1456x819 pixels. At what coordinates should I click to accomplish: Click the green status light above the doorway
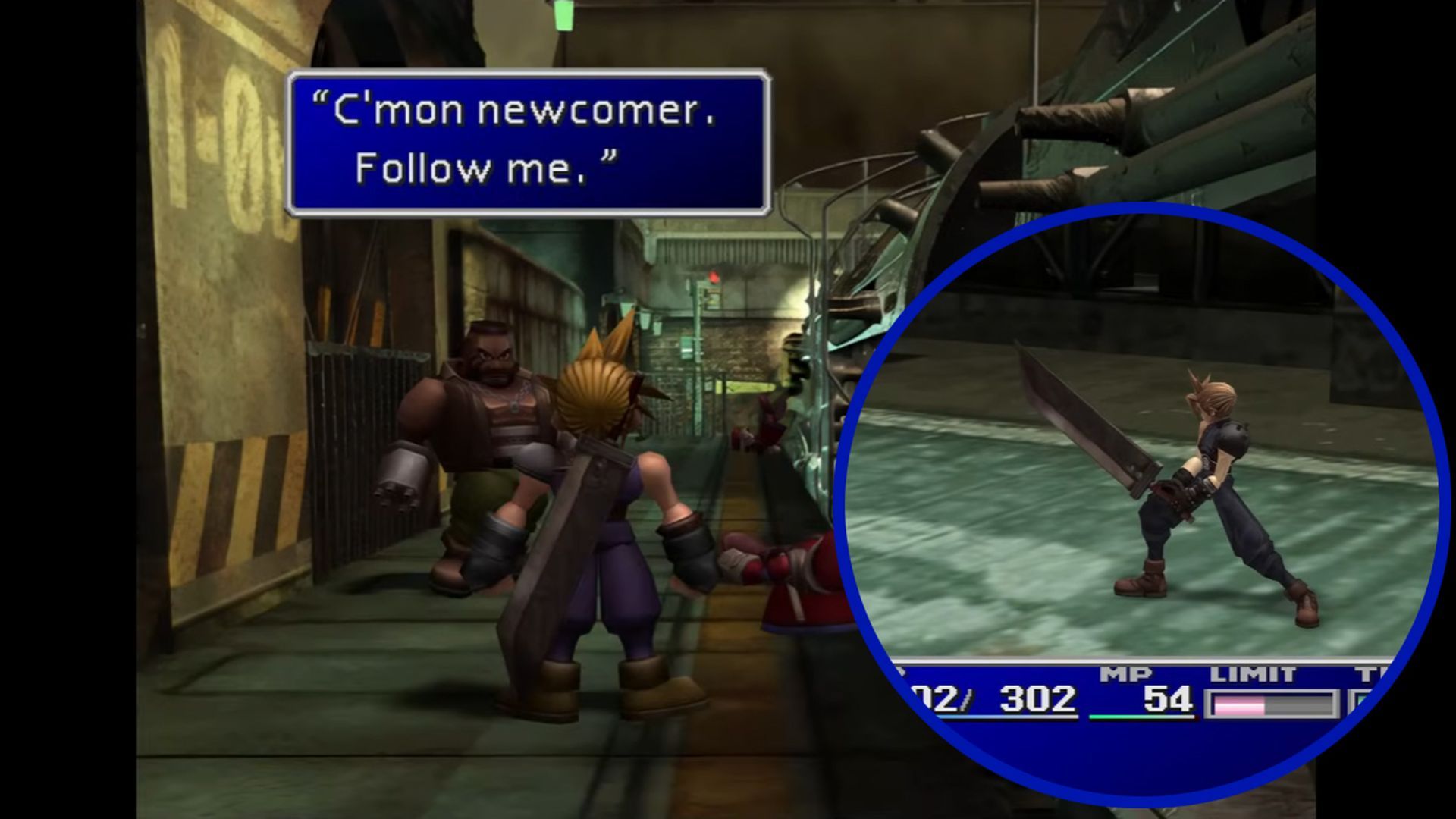click(x=563, y=15)
